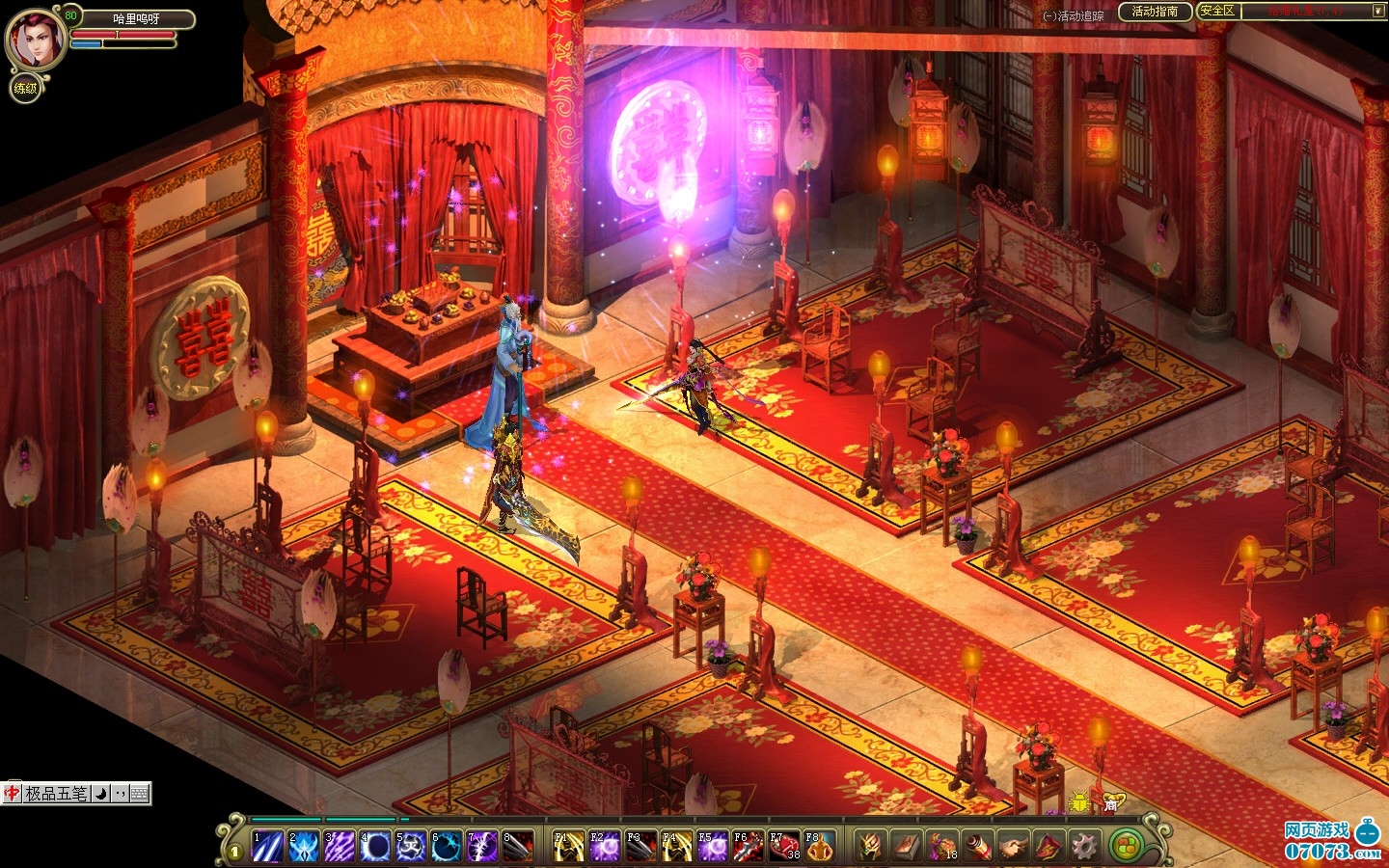Open the gear settings menu
Image resolution: width=1389 pixels, height=868 pixels.
click(x=1083, y=846)
